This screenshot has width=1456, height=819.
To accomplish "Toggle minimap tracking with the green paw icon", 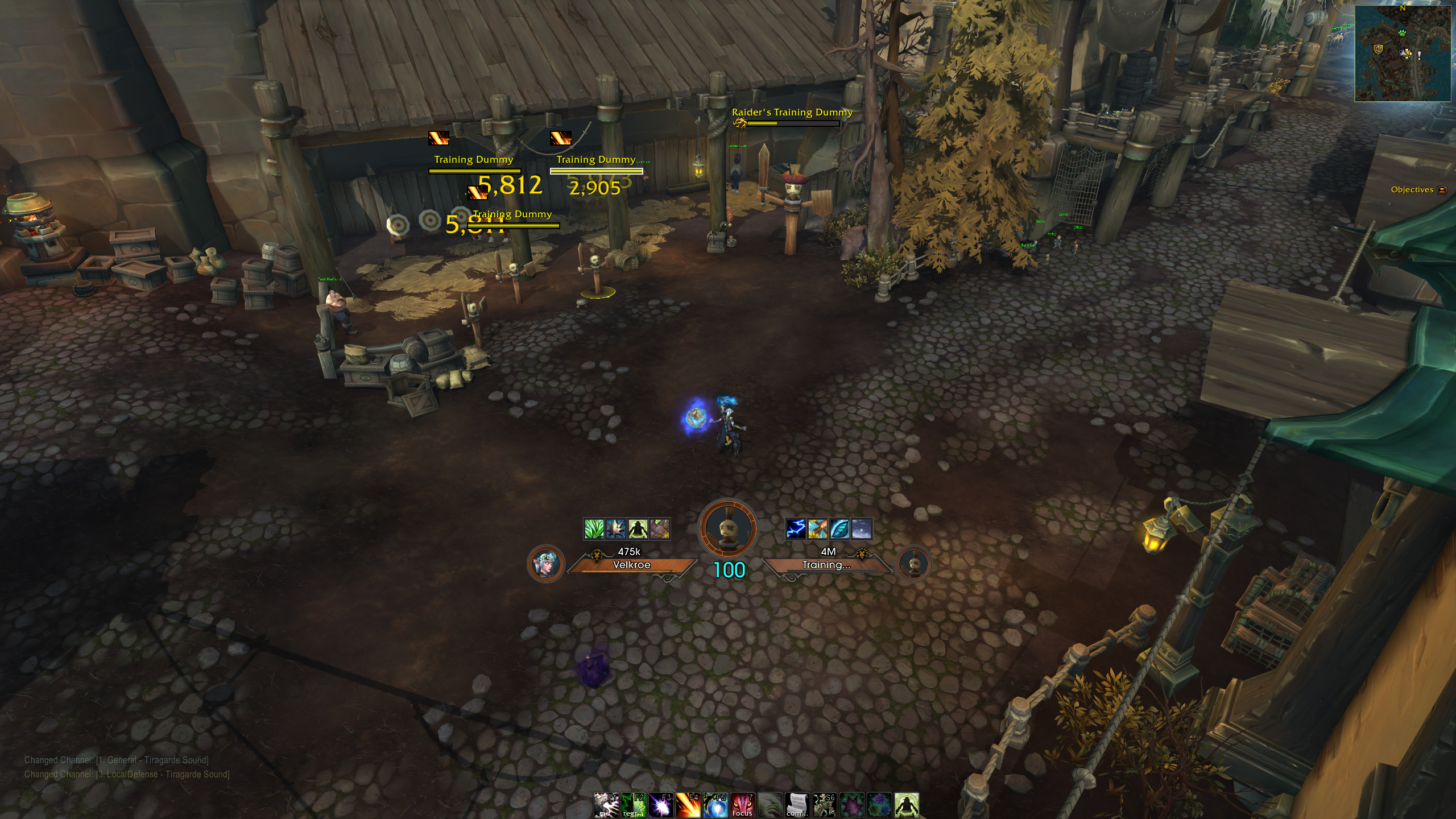I will [1403, 33].
